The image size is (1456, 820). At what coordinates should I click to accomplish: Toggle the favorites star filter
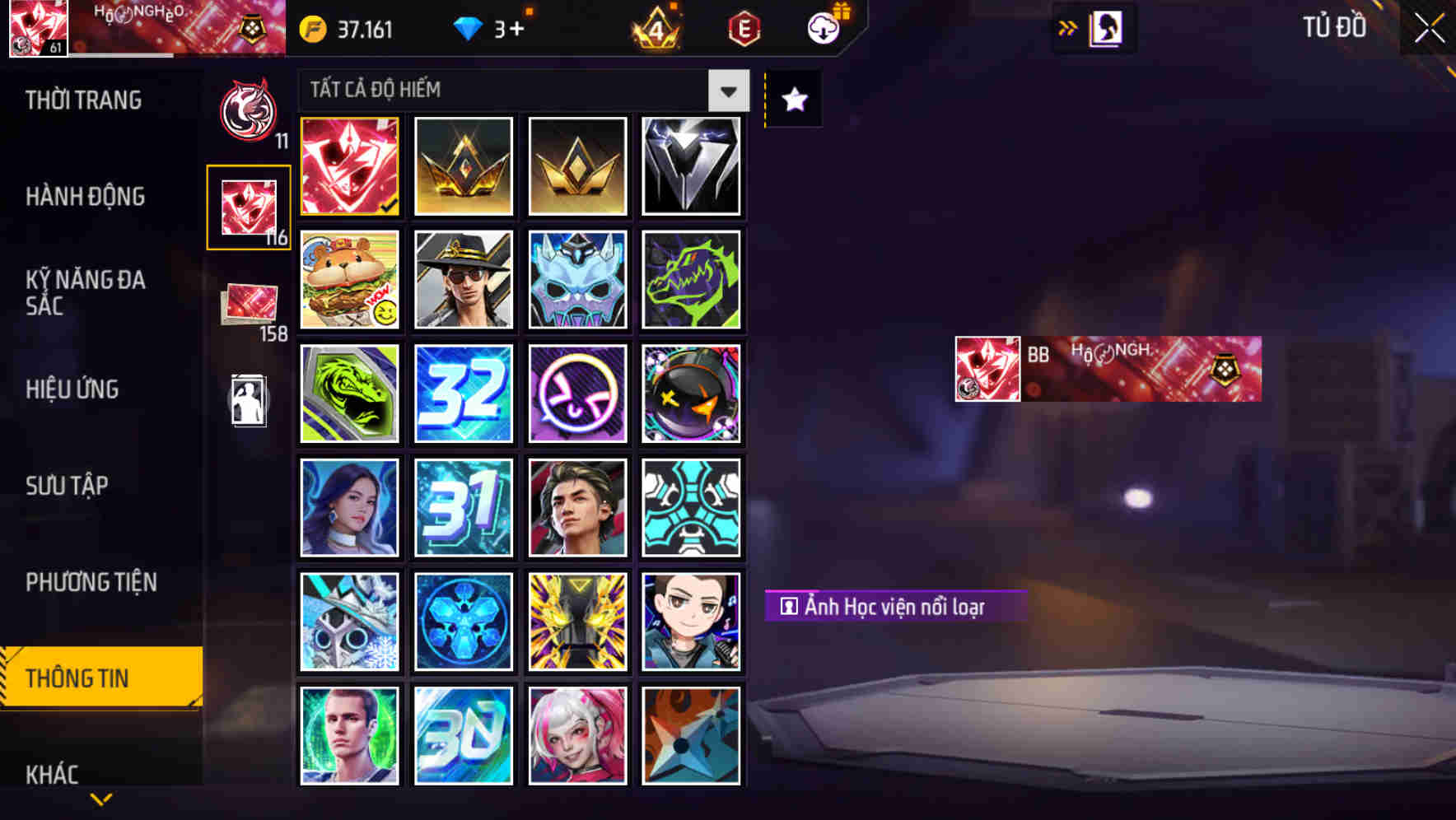(x=793, y=100)
